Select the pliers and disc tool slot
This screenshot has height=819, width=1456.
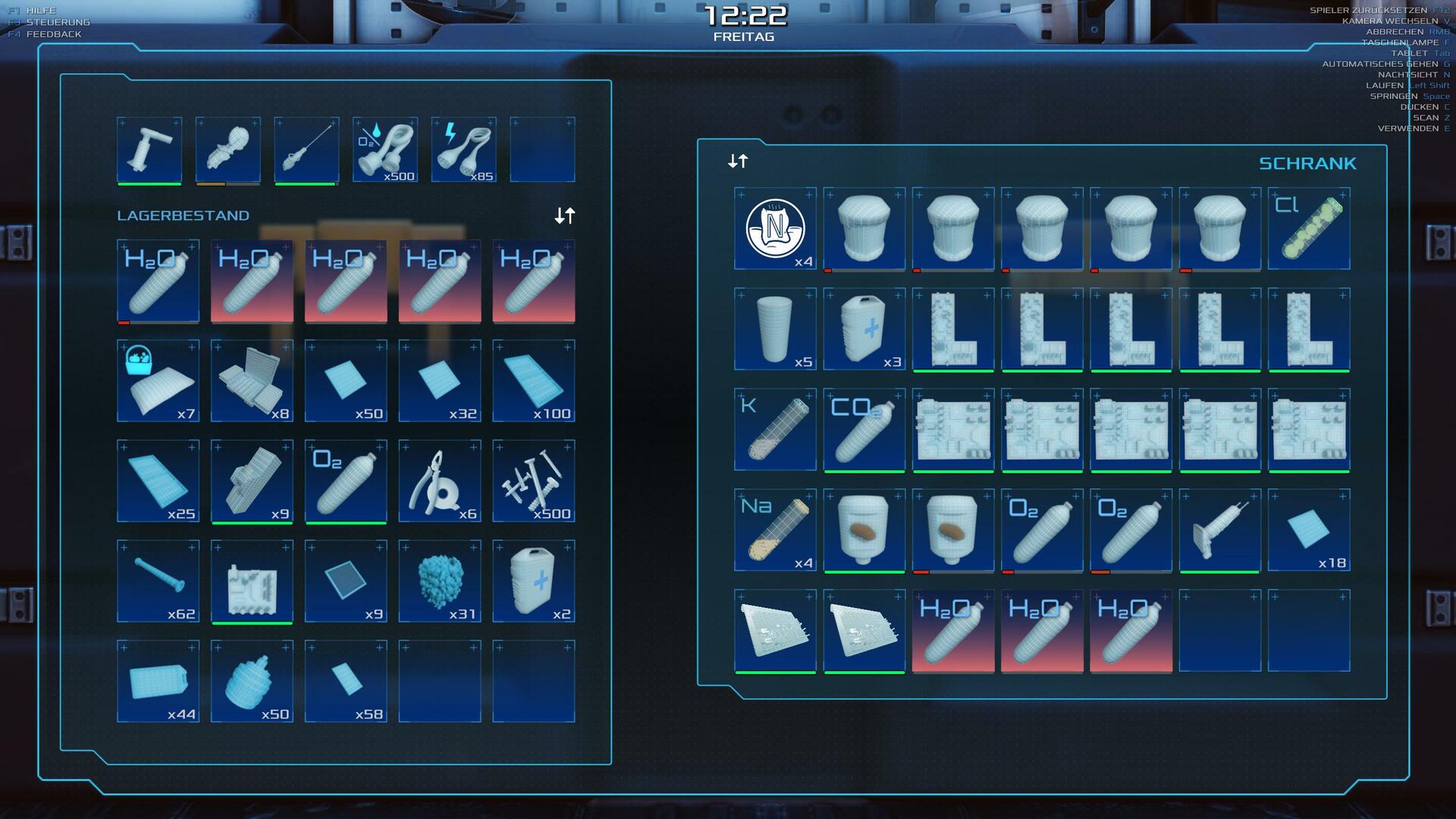click(440, 481)
